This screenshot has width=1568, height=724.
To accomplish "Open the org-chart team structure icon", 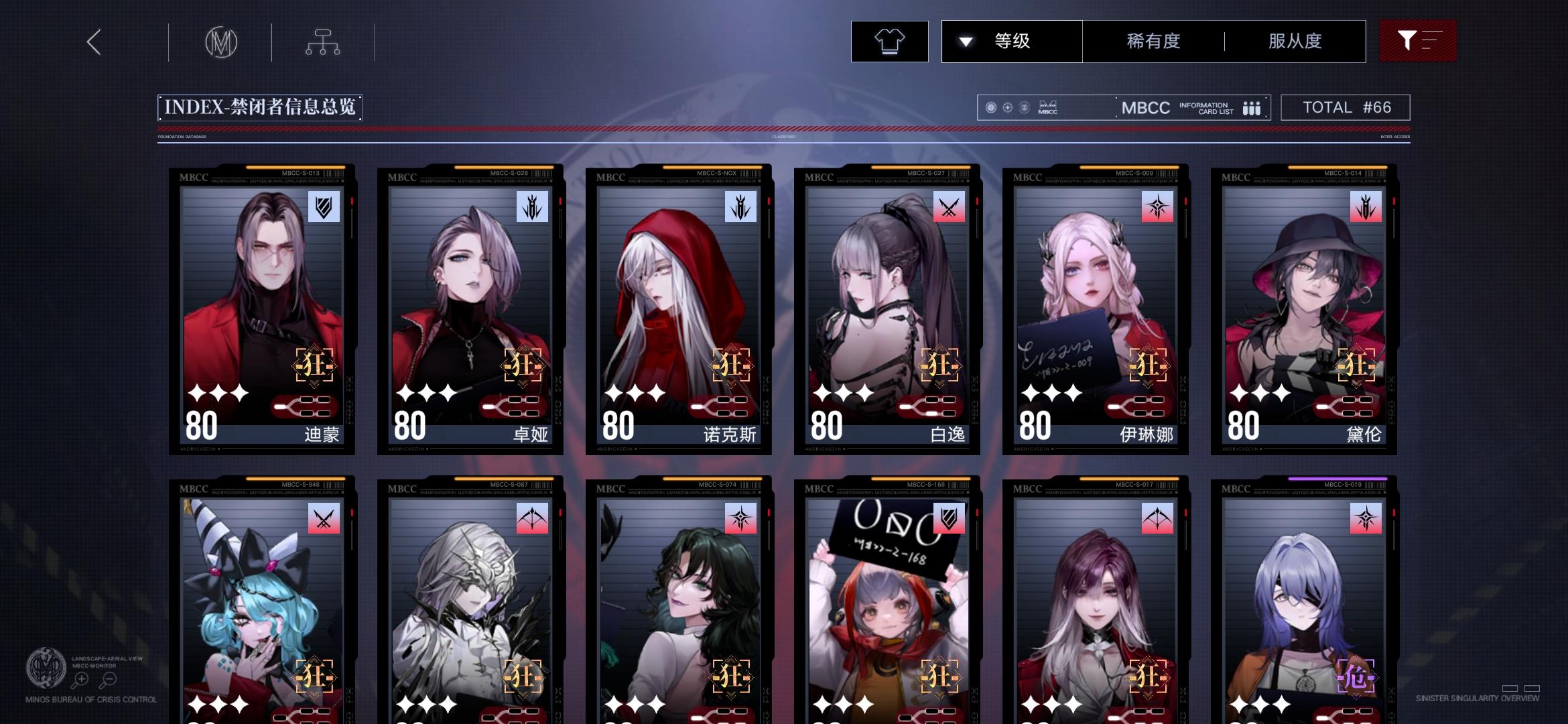I will 324,41.
